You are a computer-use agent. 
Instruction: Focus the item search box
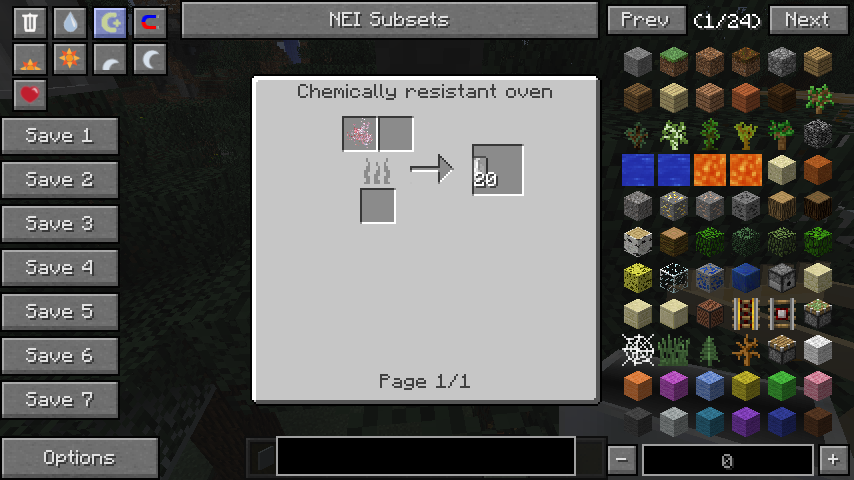(x=425, y=456)
